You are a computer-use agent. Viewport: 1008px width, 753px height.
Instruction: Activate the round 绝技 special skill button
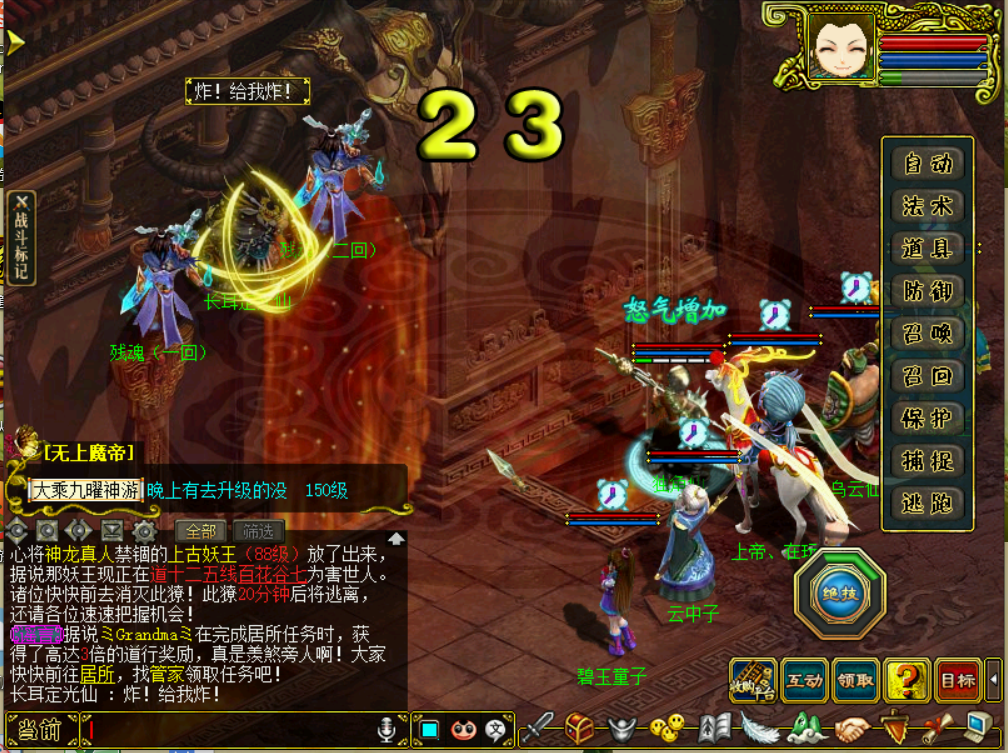tap(839, 593)
